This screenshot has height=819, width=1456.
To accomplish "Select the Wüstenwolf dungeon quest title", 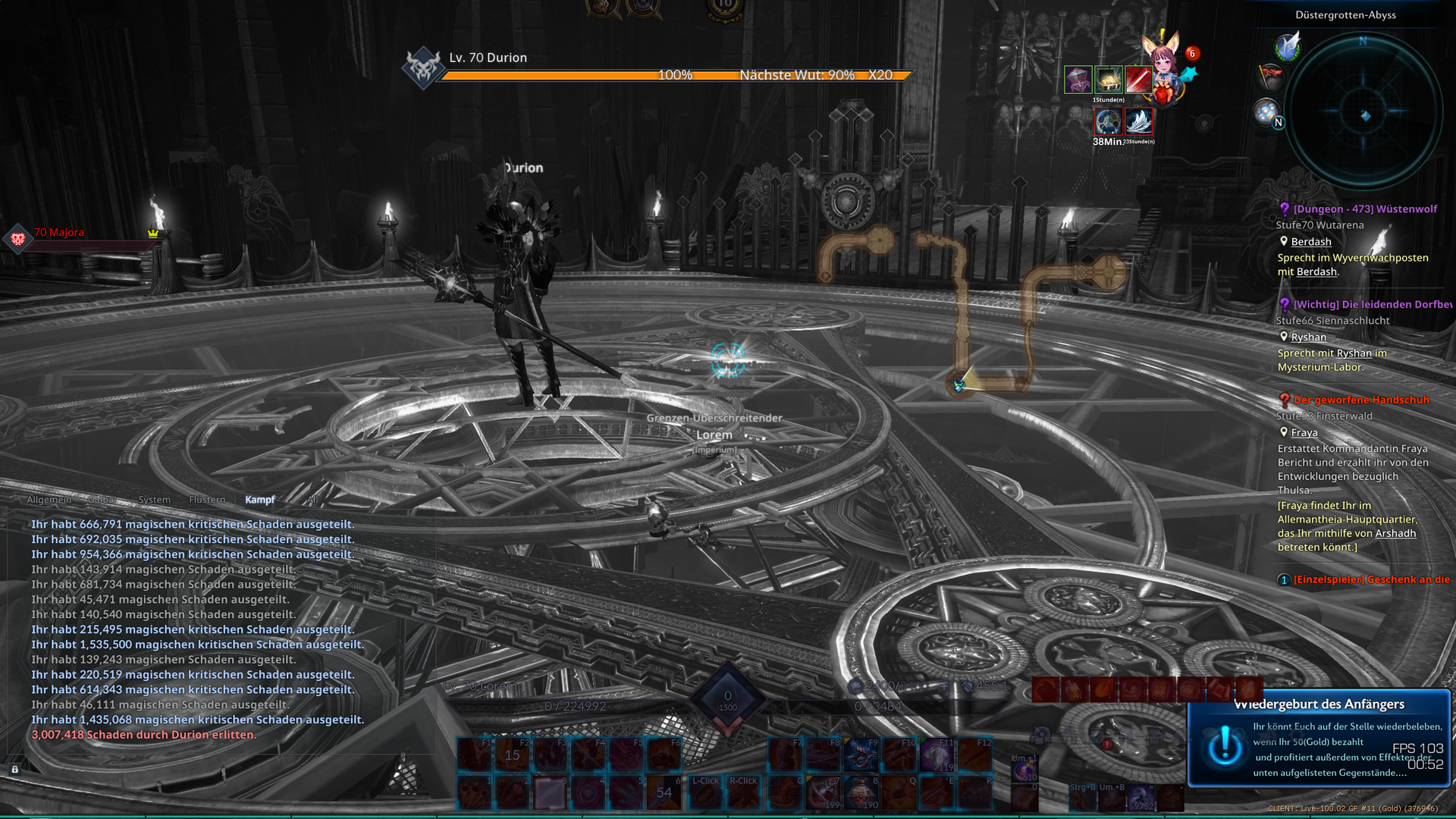I will tap(1365, 209).
